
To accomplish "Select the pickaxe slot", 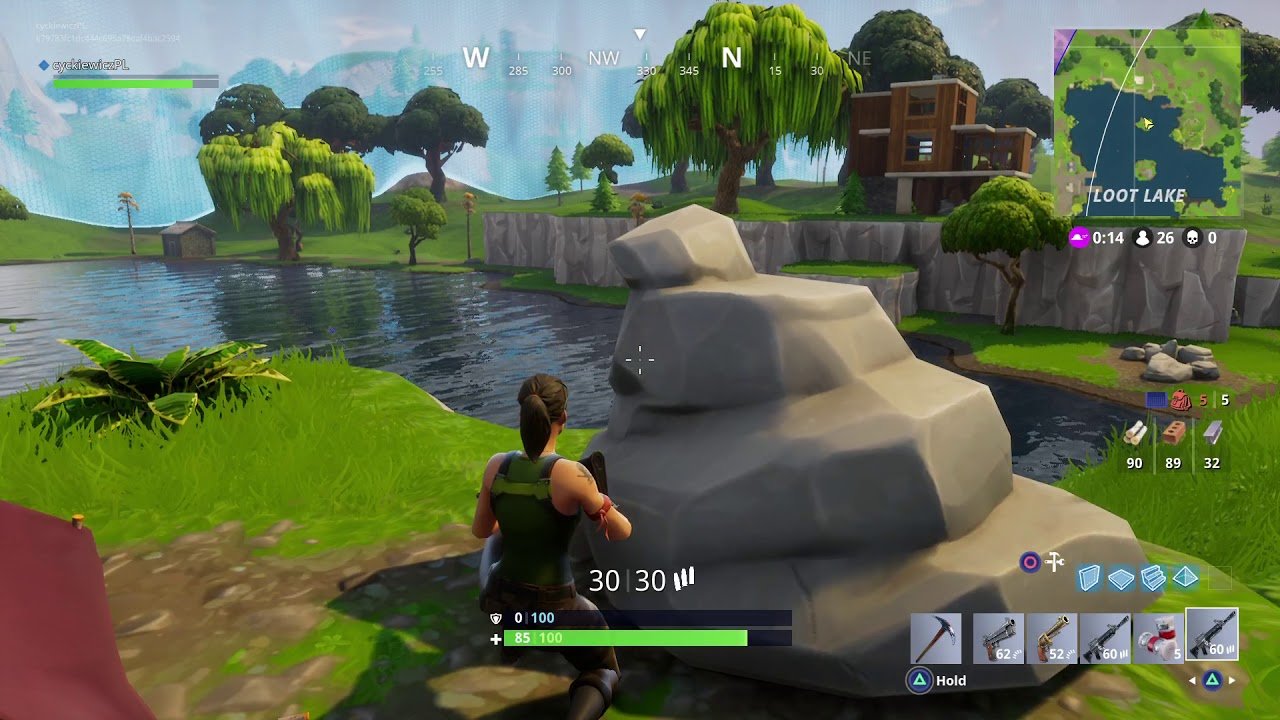I will pyautogui.click(x=936, y=638).
